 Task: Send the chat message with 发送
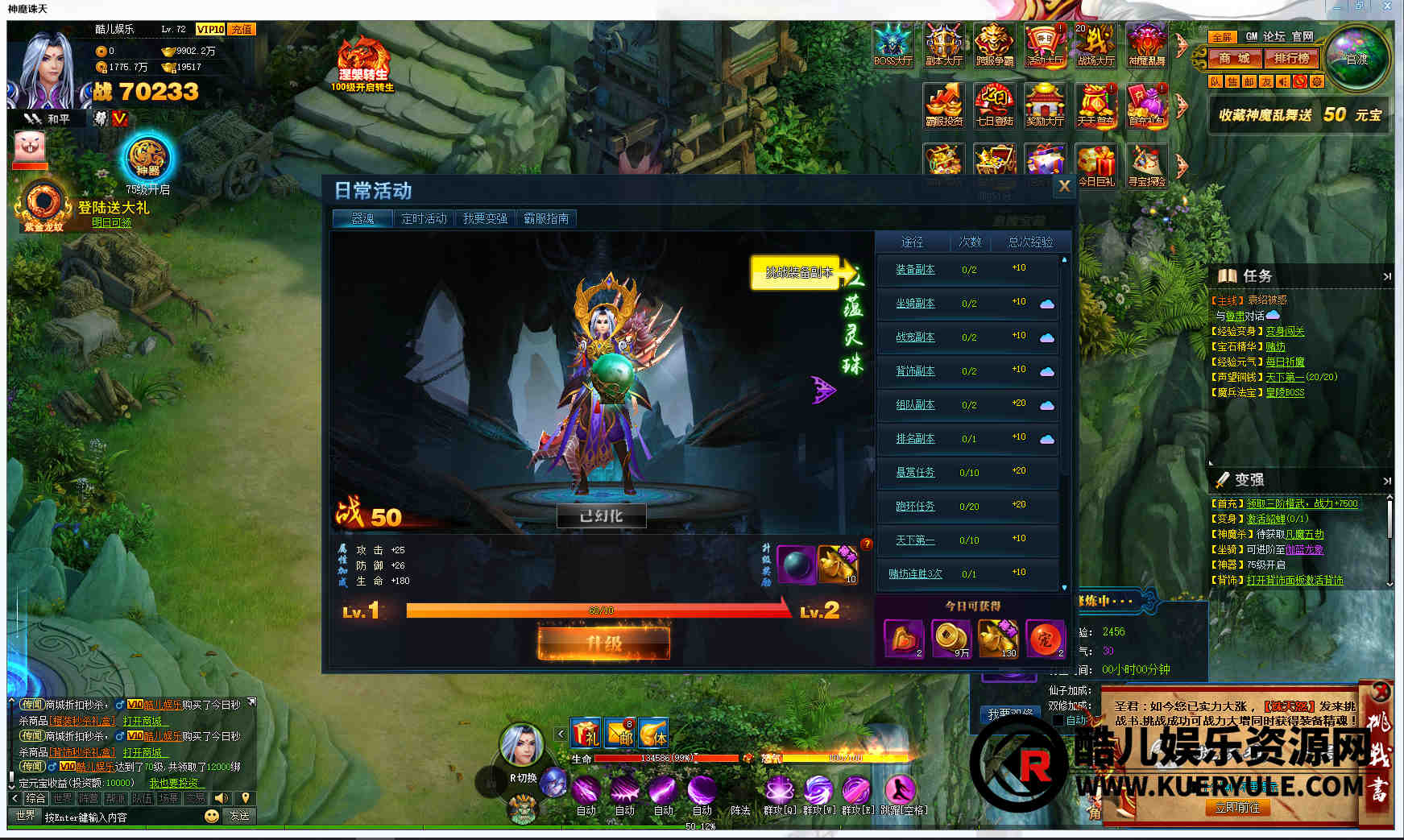click(x=239, y=815)
